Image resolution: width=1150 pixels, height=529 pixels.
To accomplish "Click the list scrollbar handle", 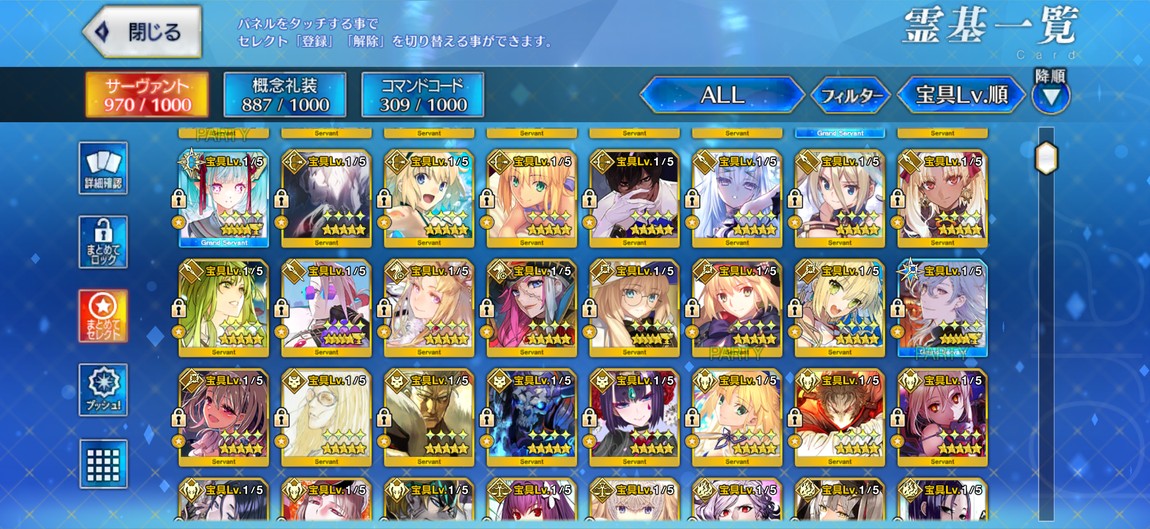I will tap(1046, 158).
